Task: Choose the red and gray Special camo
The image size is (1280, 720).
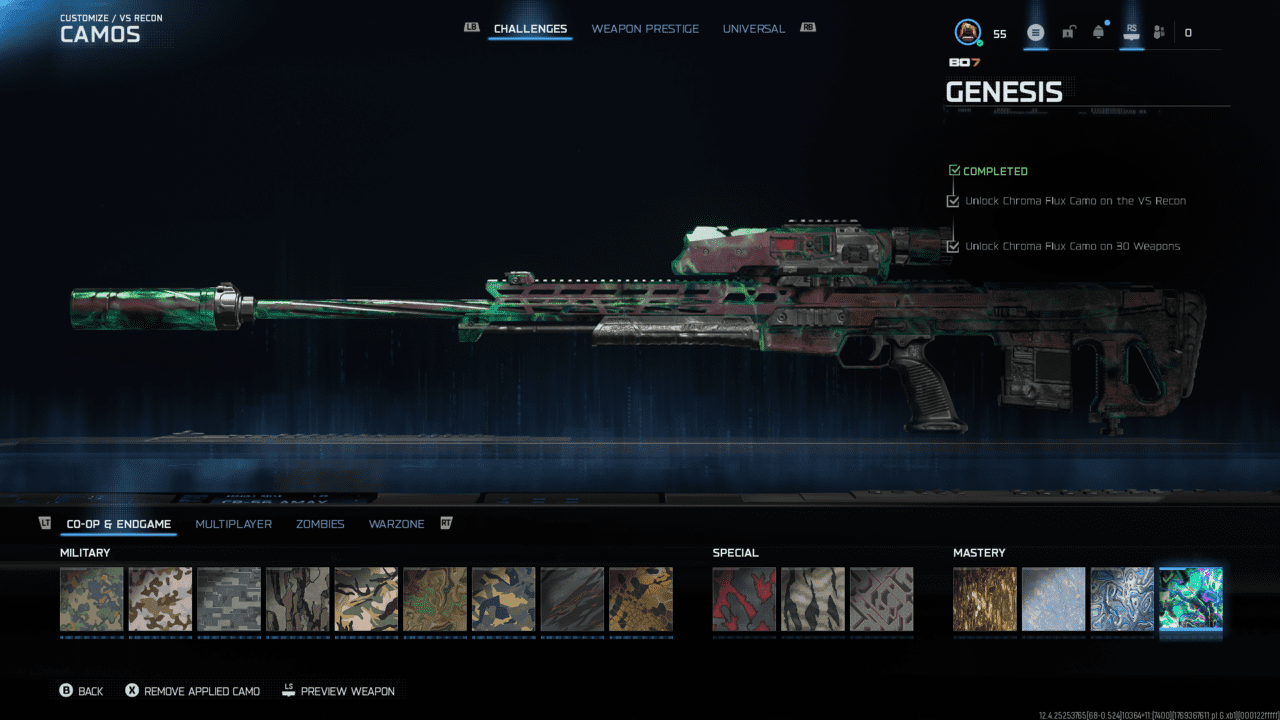Action: point(744,599)
